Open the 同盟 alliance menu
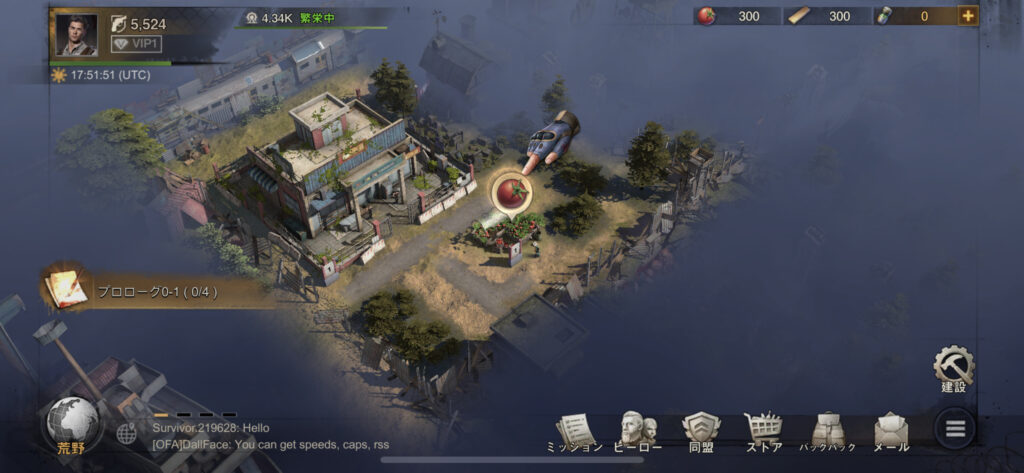Viewport: 1024px width, 473px height. pos(701,432)
